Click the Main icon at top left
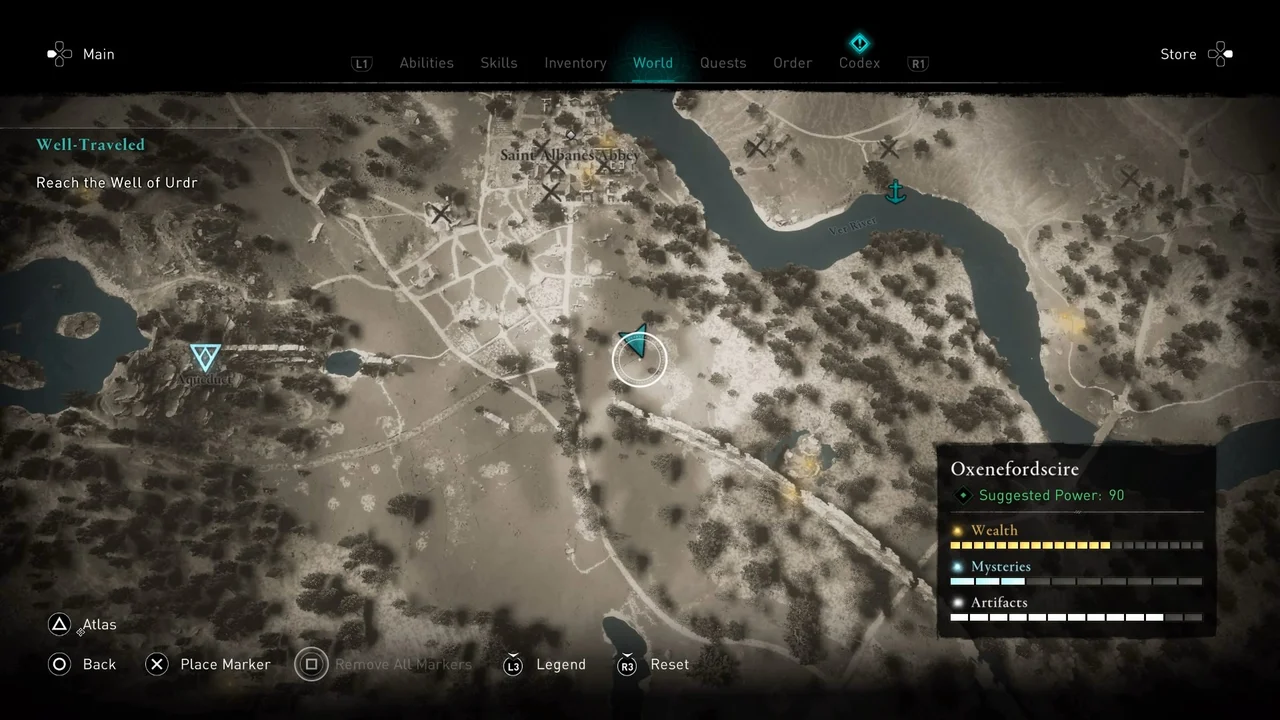This screenshot has height=720, width=1280. pyautogui.click(x=60, y=53)
